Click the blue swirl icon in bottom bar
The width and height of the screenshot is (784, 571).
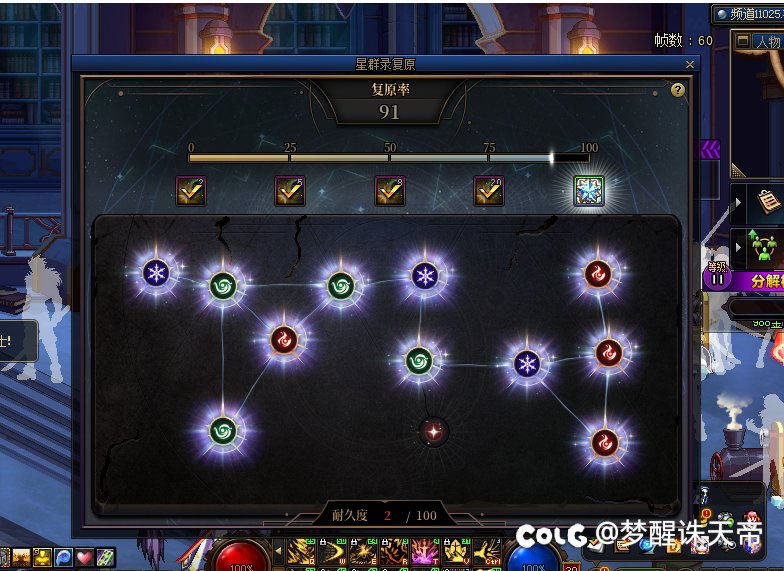[63, 557]
